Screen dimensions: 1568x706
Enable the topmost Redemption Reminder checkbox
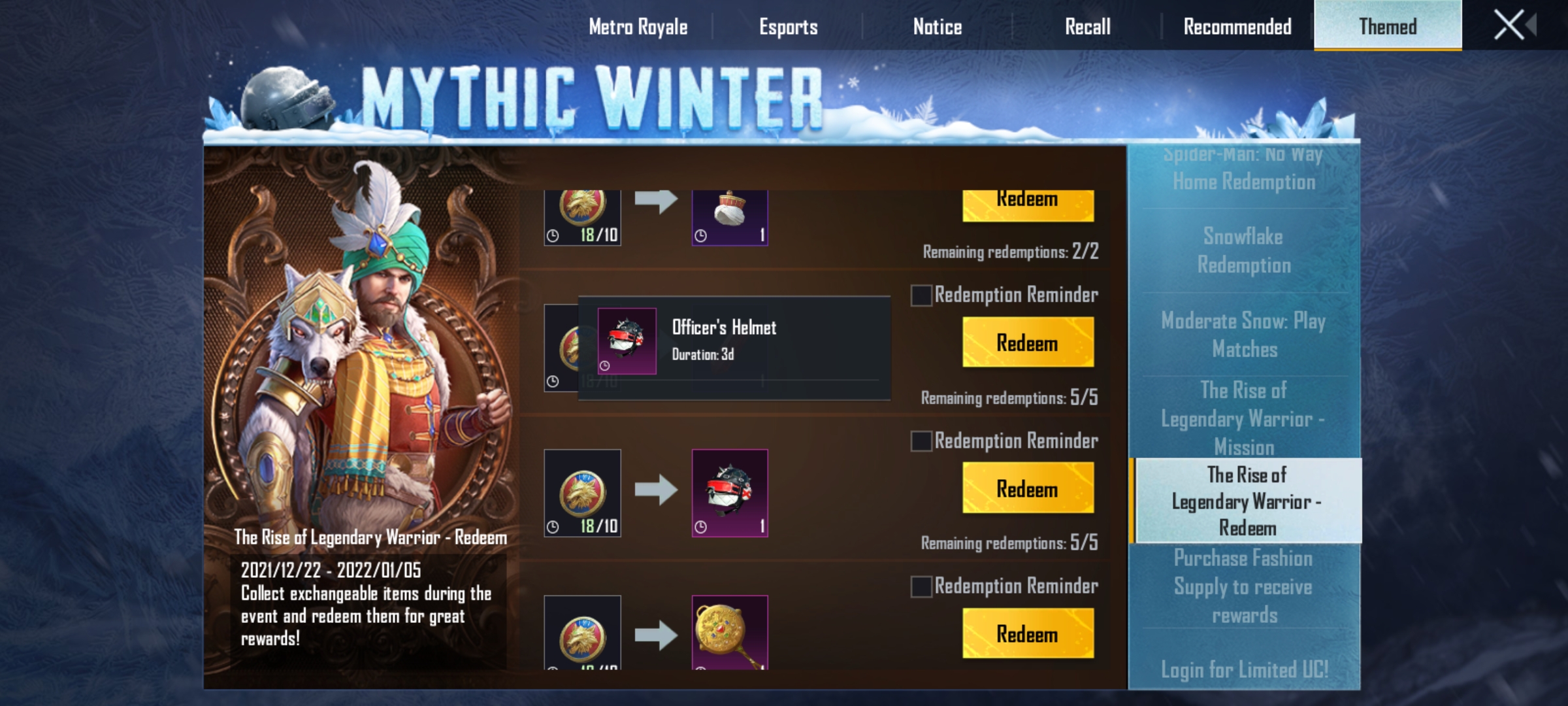(923, 295)
